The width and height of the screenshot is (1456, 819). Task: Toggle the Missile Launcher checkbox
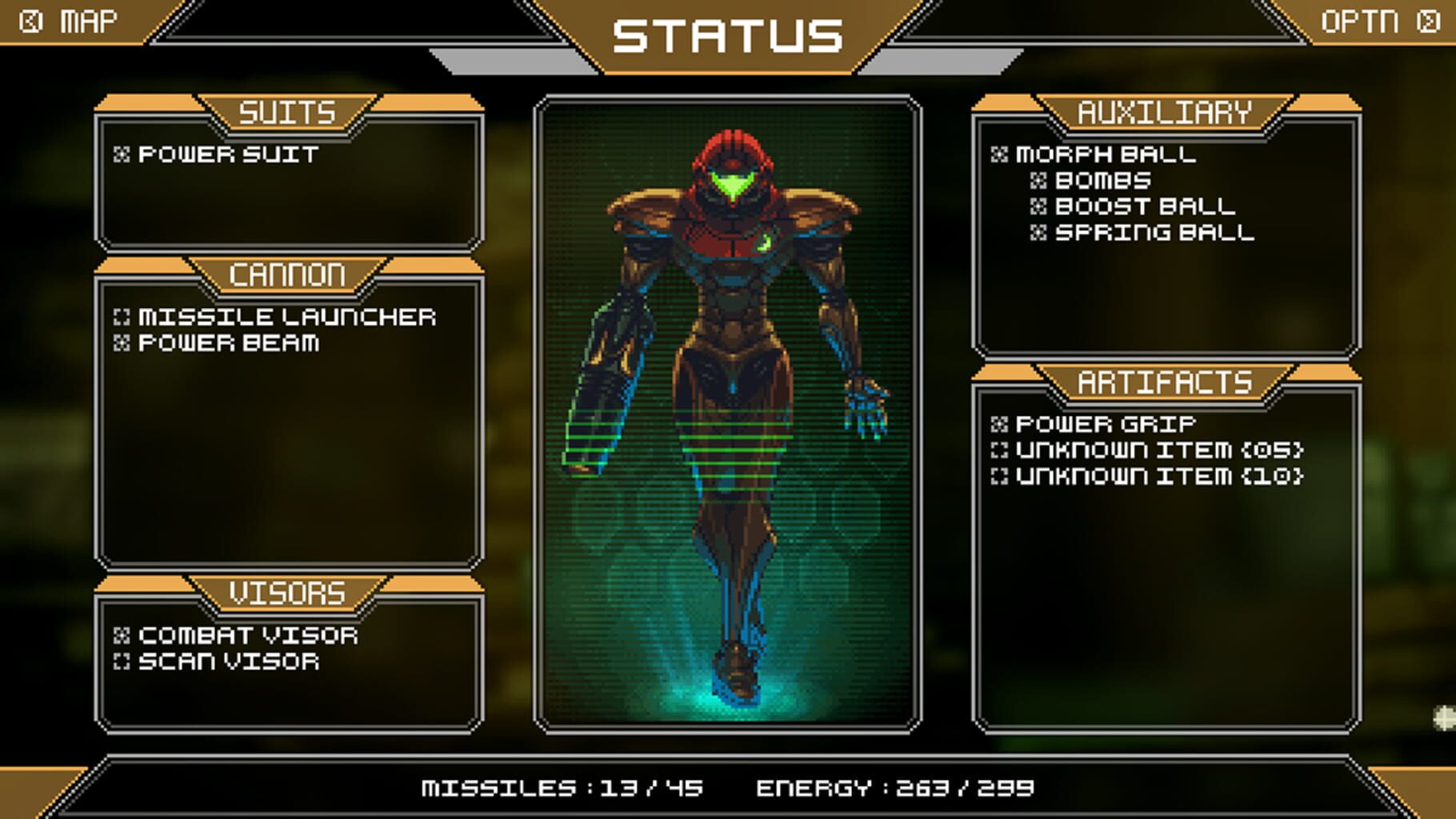click(122, 317)
